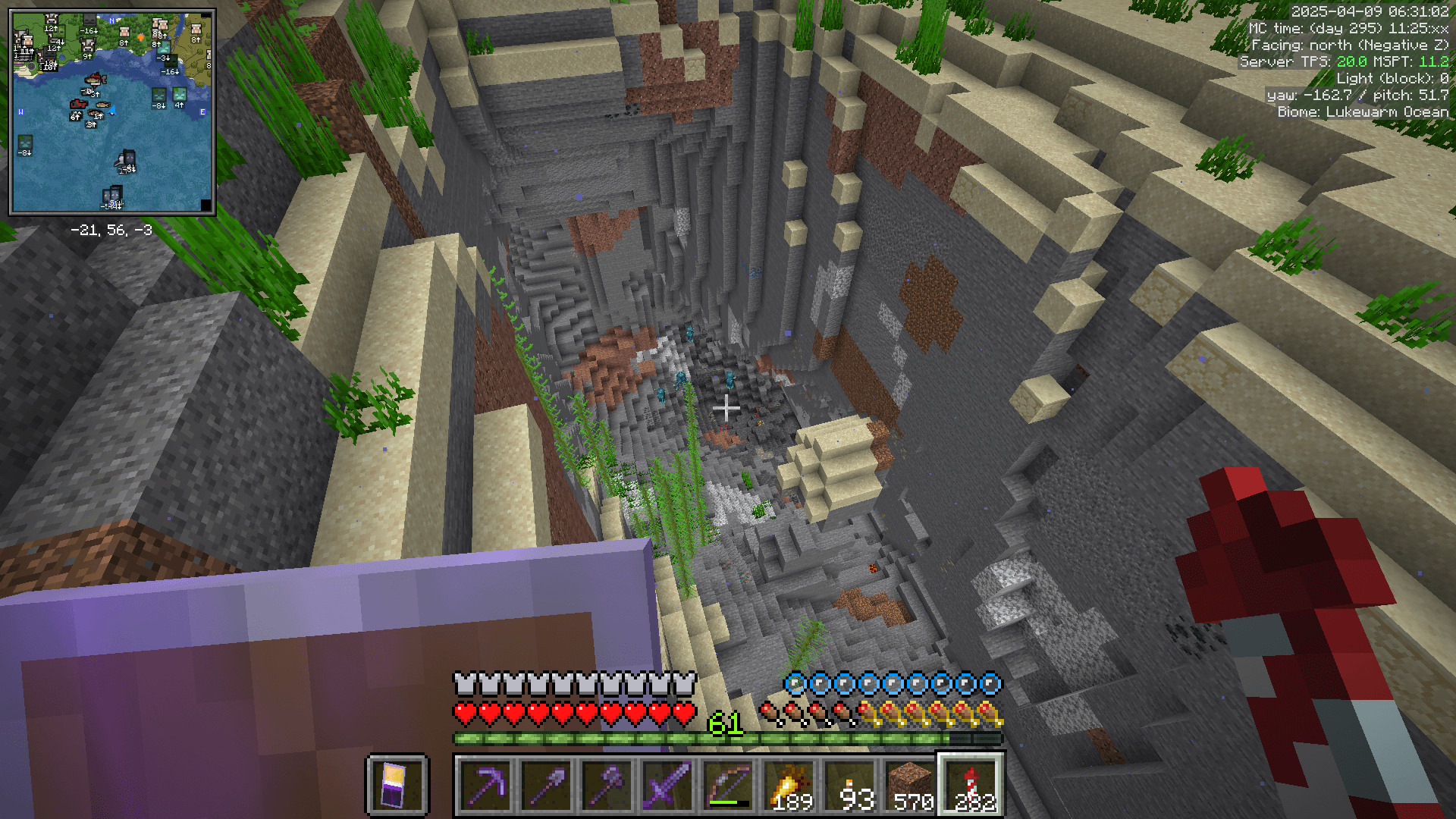Image resolution: width=1456 pixels, height=819 pixels.
Task: Select the enchanted shovel hotbar slot
Action: point(546,785)
